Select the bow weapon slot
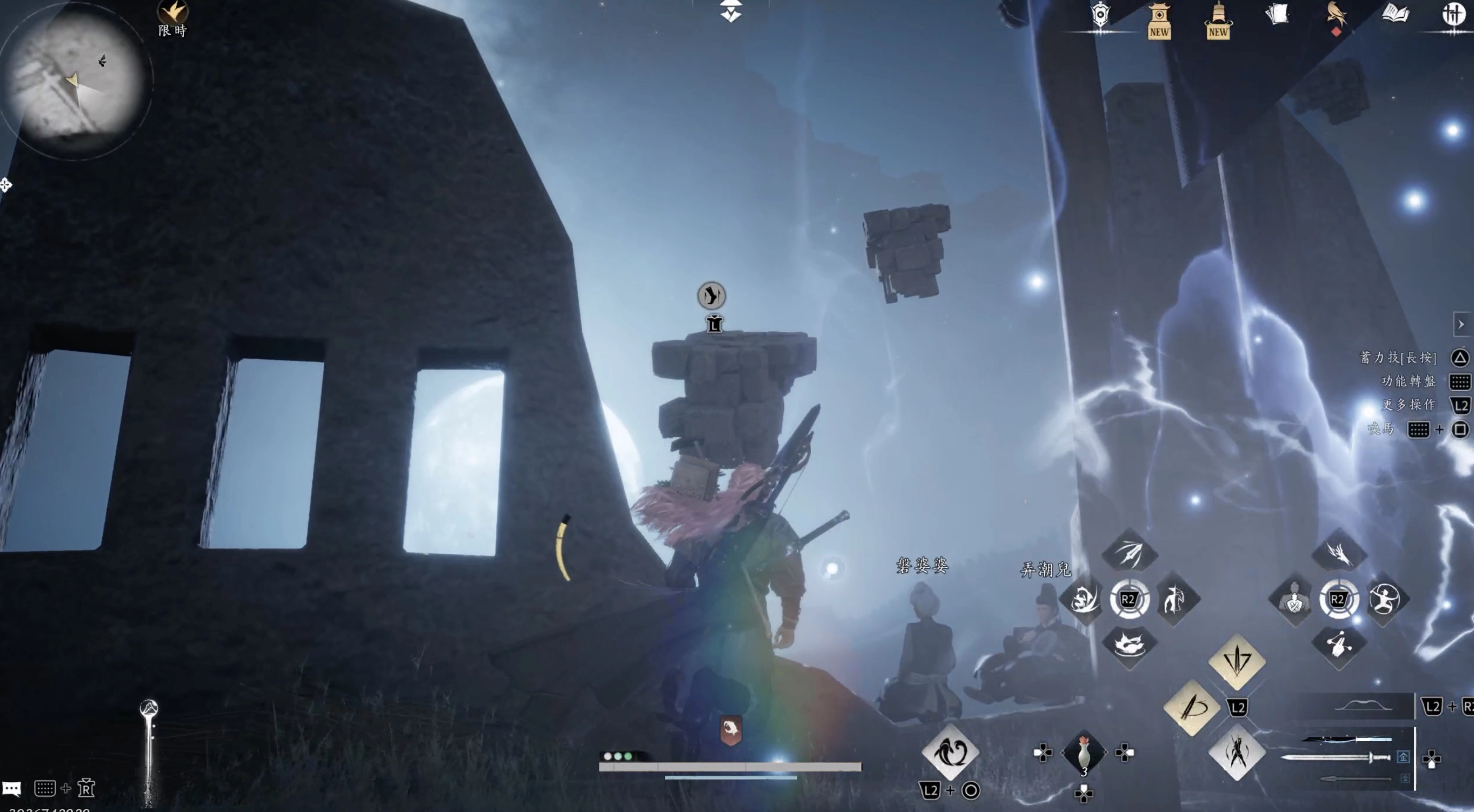The height and width of the screenshot is (812, 1474). click(x=1360, y=707)
